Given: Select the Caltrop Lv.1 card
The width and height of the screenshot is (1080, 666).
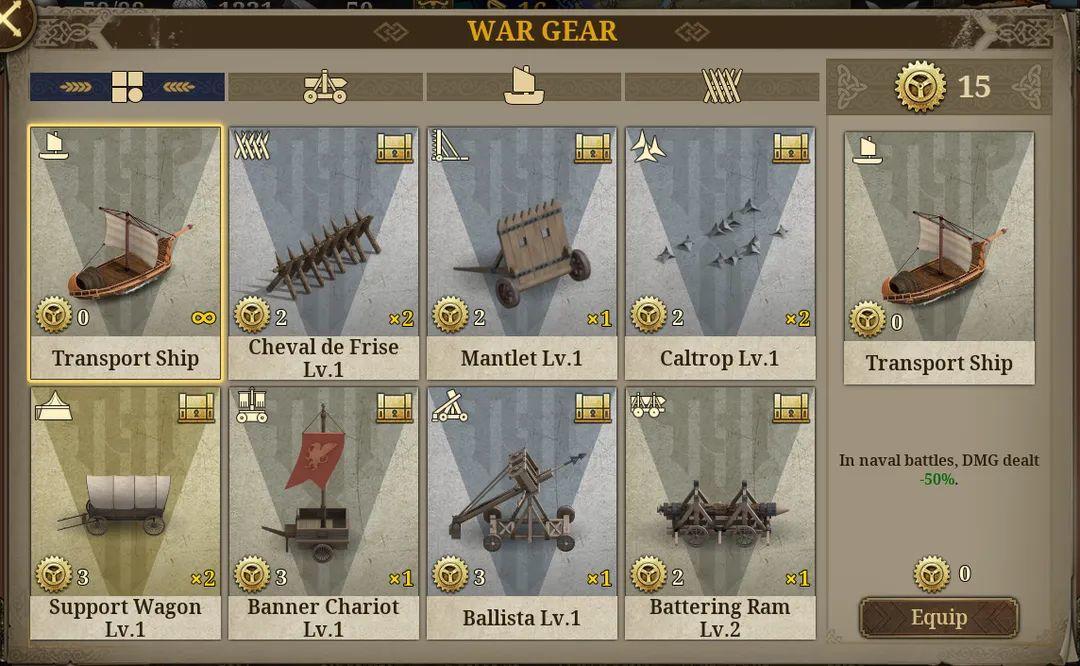Looking at the screenshot, I should pos(719,253).
